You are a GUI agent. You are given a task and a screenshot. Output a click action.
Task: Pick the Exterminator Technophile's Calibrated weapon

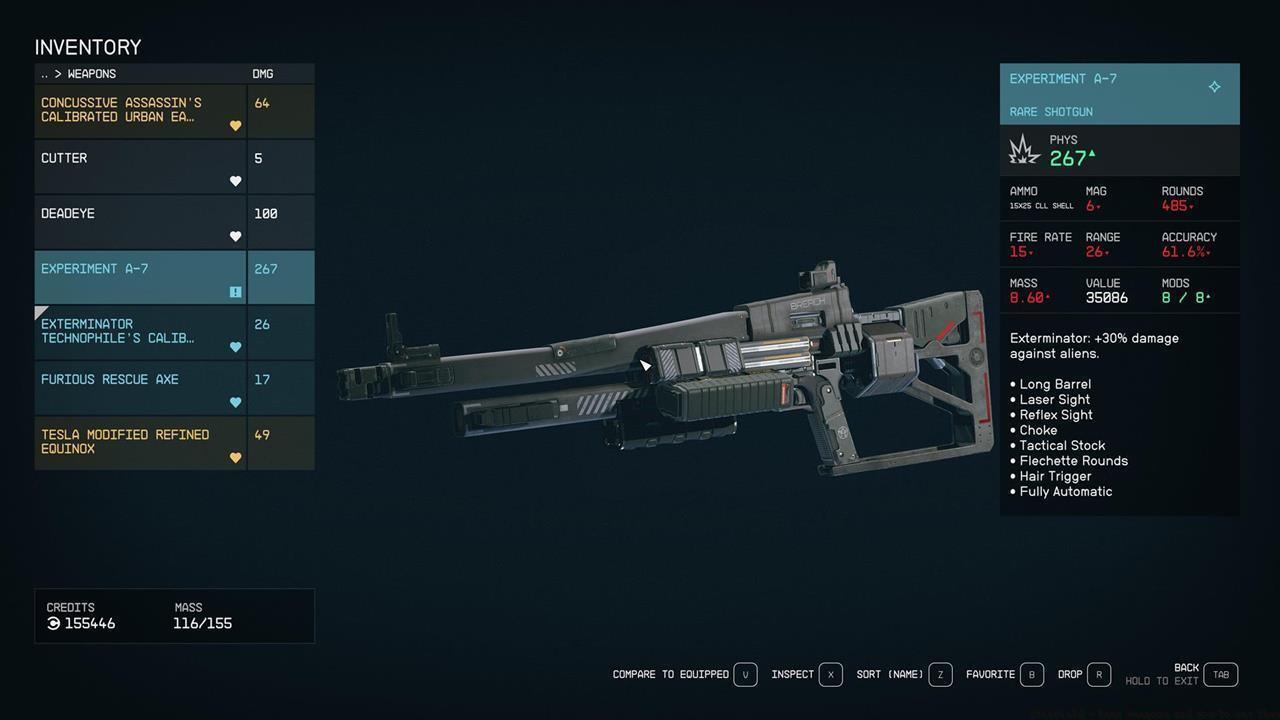pos(140,332)
